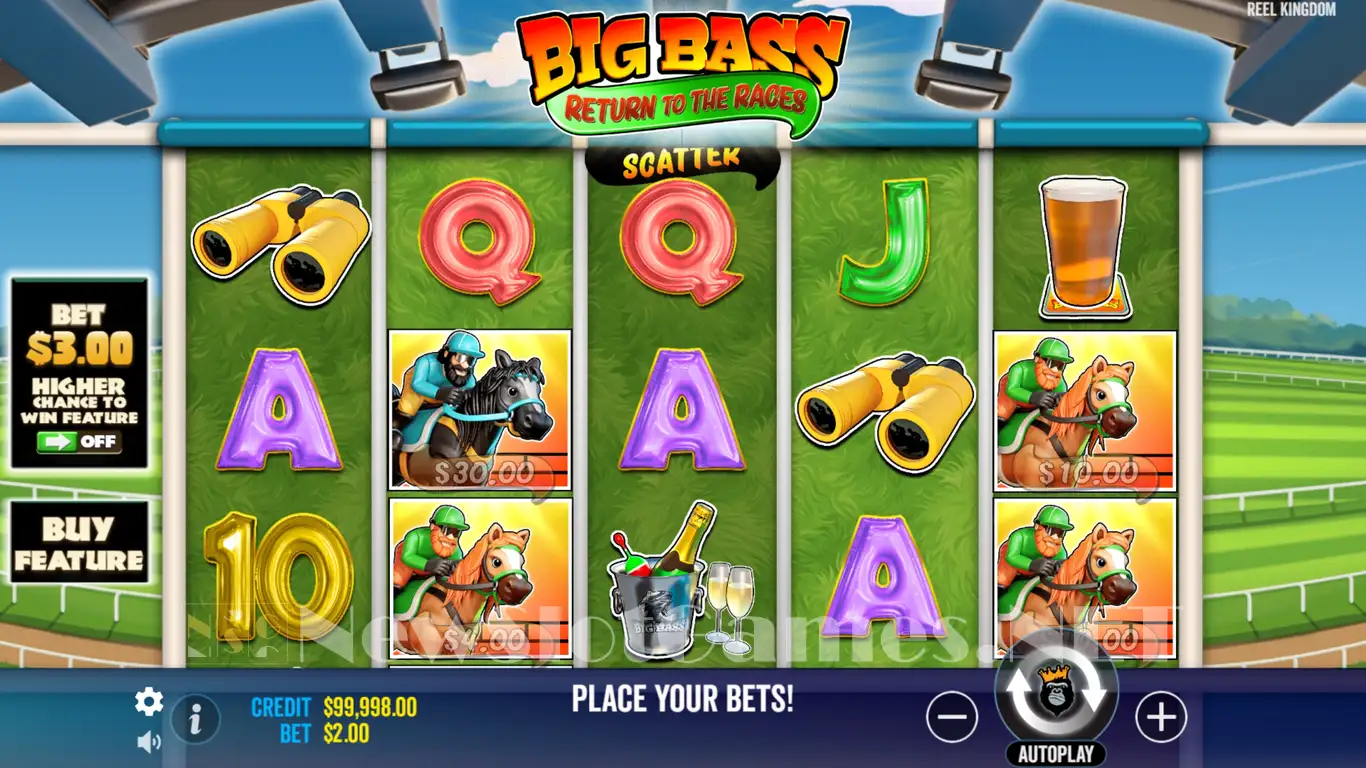Open the Buy Feature menu
Image resolution: width=1366 pixels, height=768 pixels.
[x=79, y=543]
